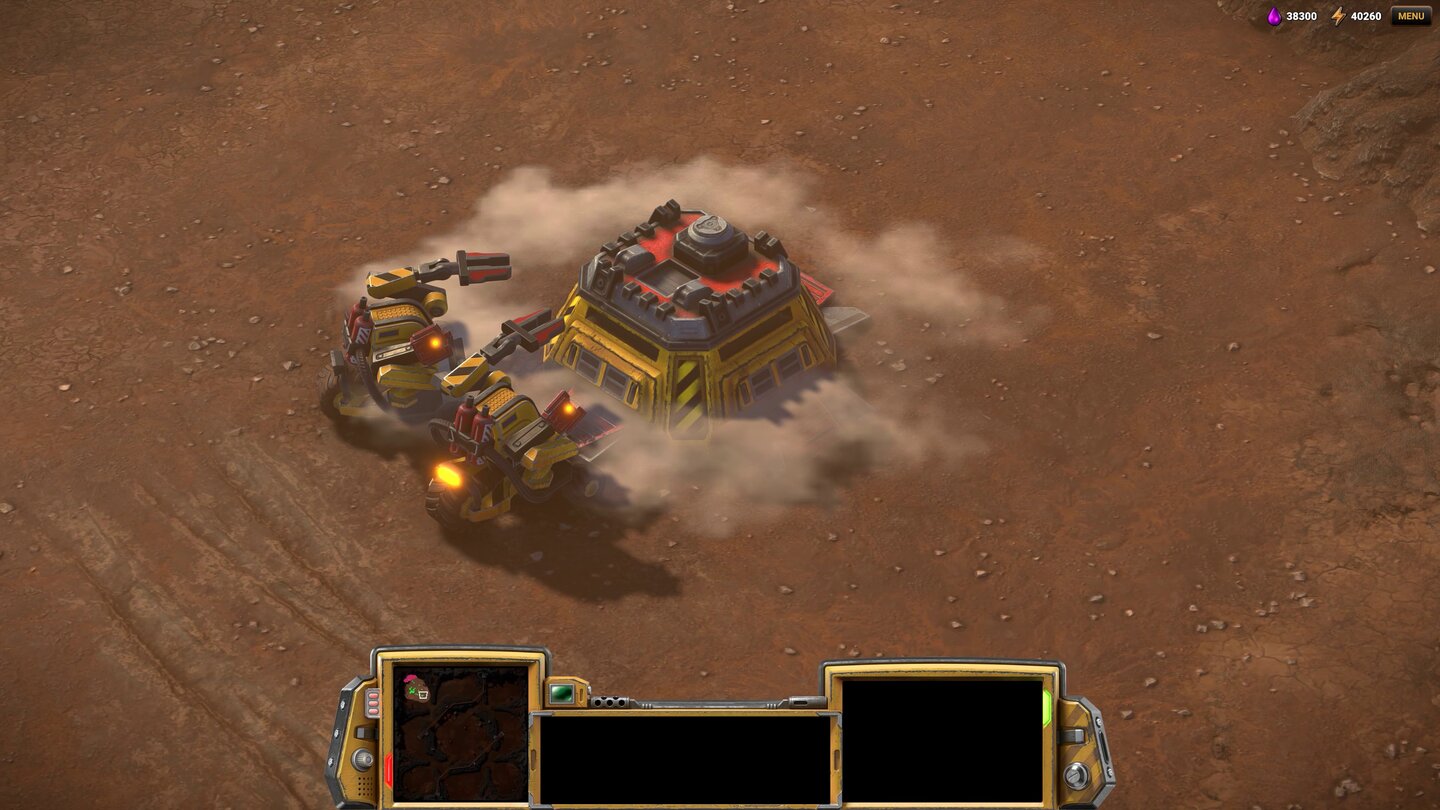Viewport: 1440px width, 810px height.
Task: Click the 40260 energy counter text
Action: point(1366,16)
